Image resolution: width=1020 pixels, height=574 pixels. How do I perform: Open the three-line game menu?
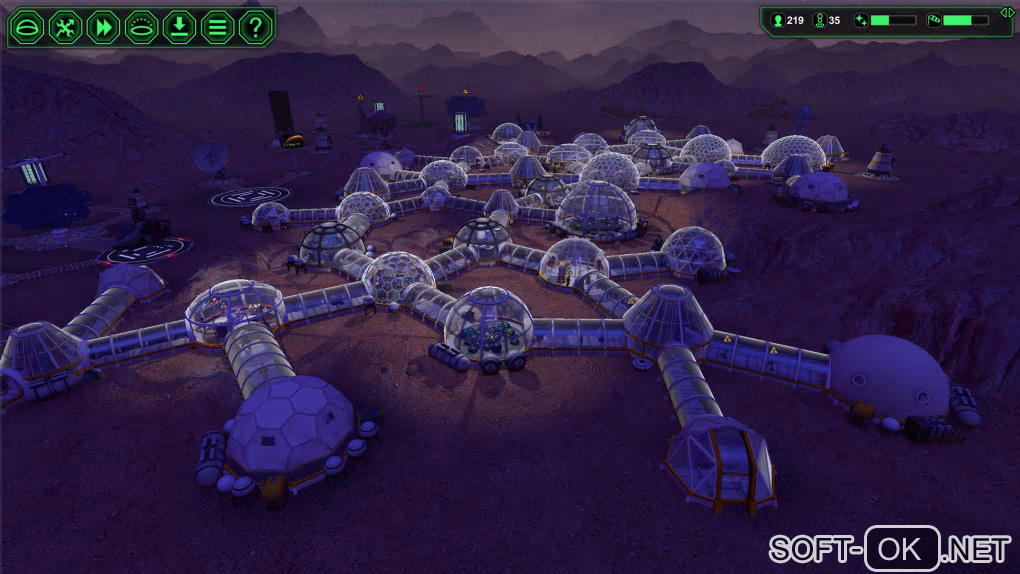pos(217,26)
